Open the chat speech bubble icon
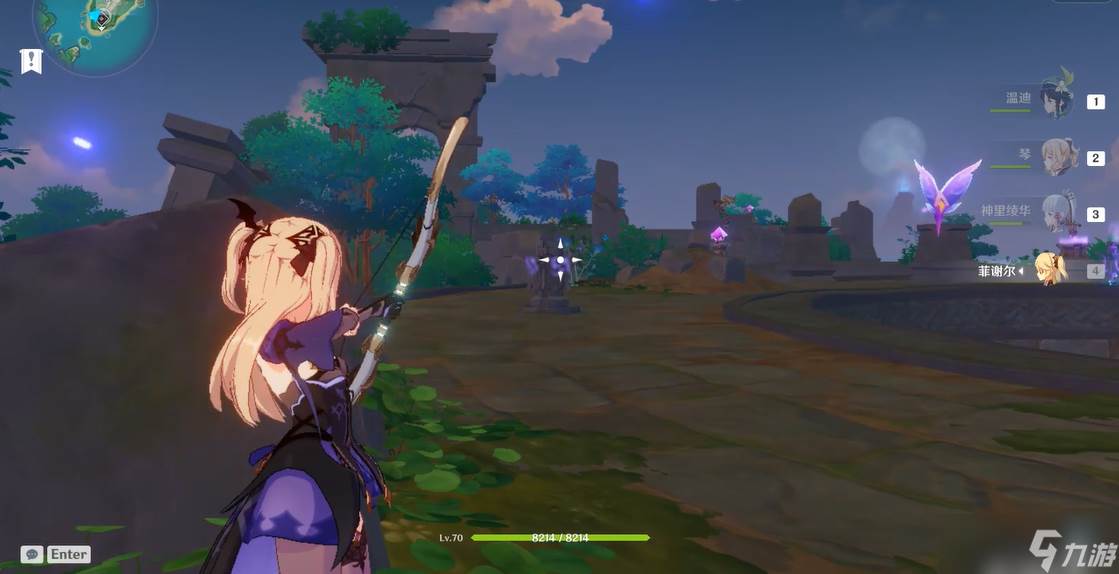 [32, 554]
